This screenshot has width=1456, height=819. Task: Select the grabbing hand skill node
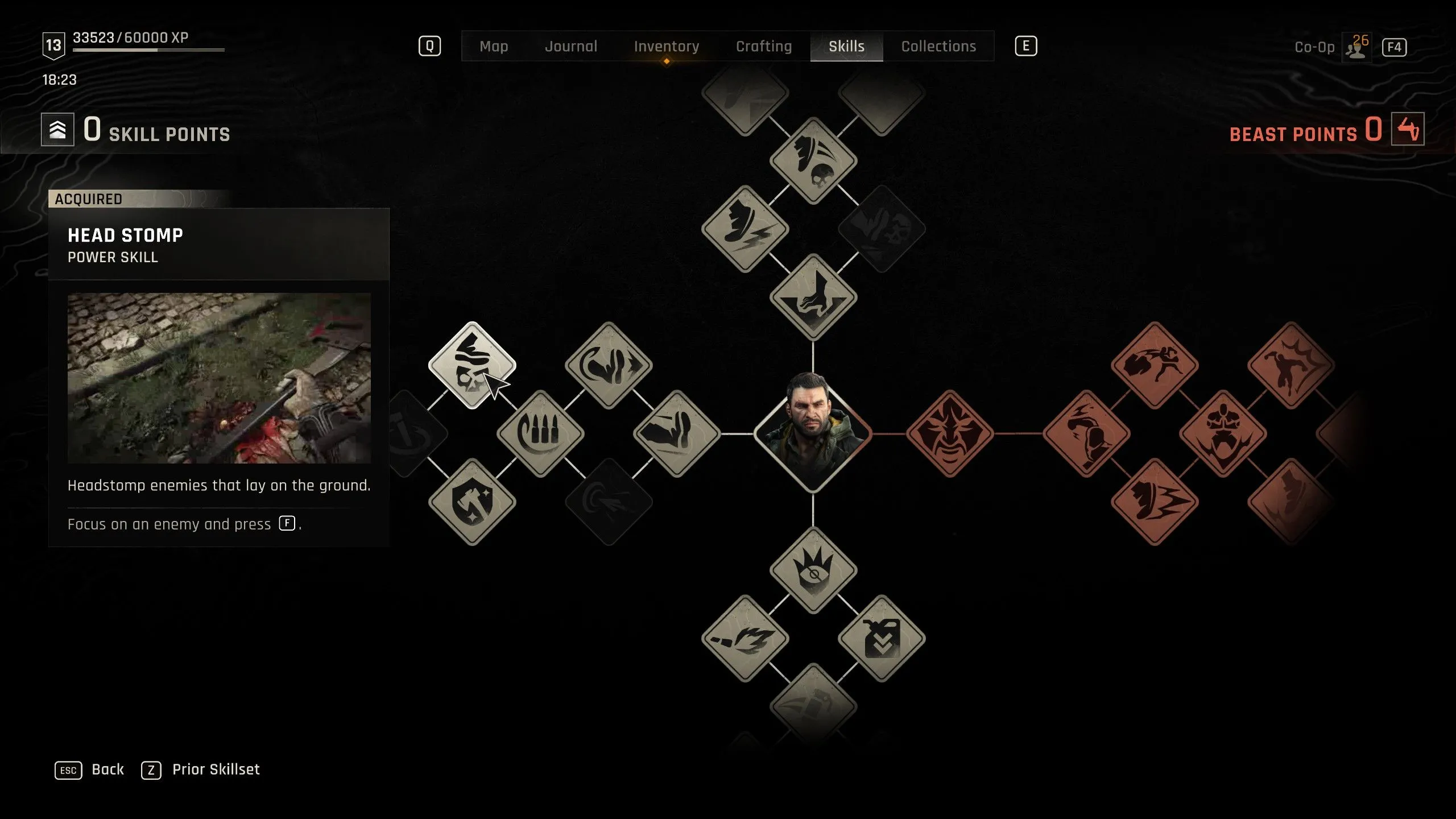coord(813,297)
